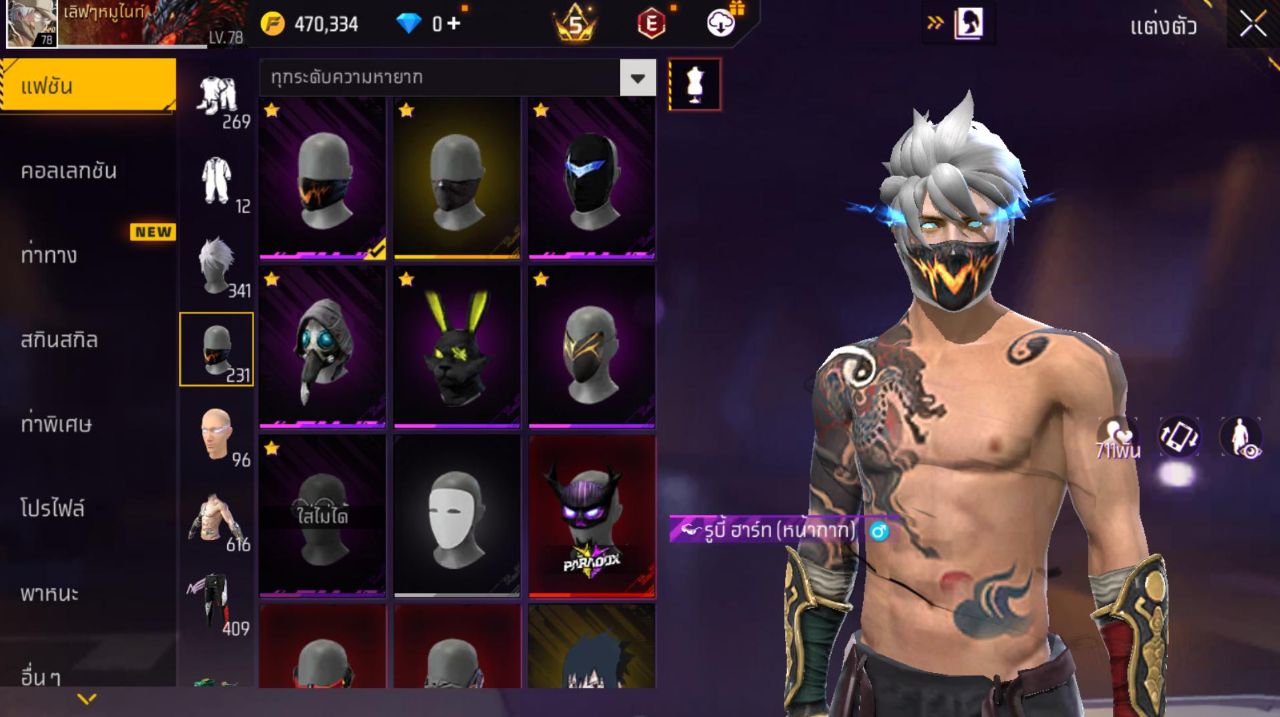Toggle the character visibility eye icon
This screenshot has width=1280, height=717.
tap(1239, 436)
